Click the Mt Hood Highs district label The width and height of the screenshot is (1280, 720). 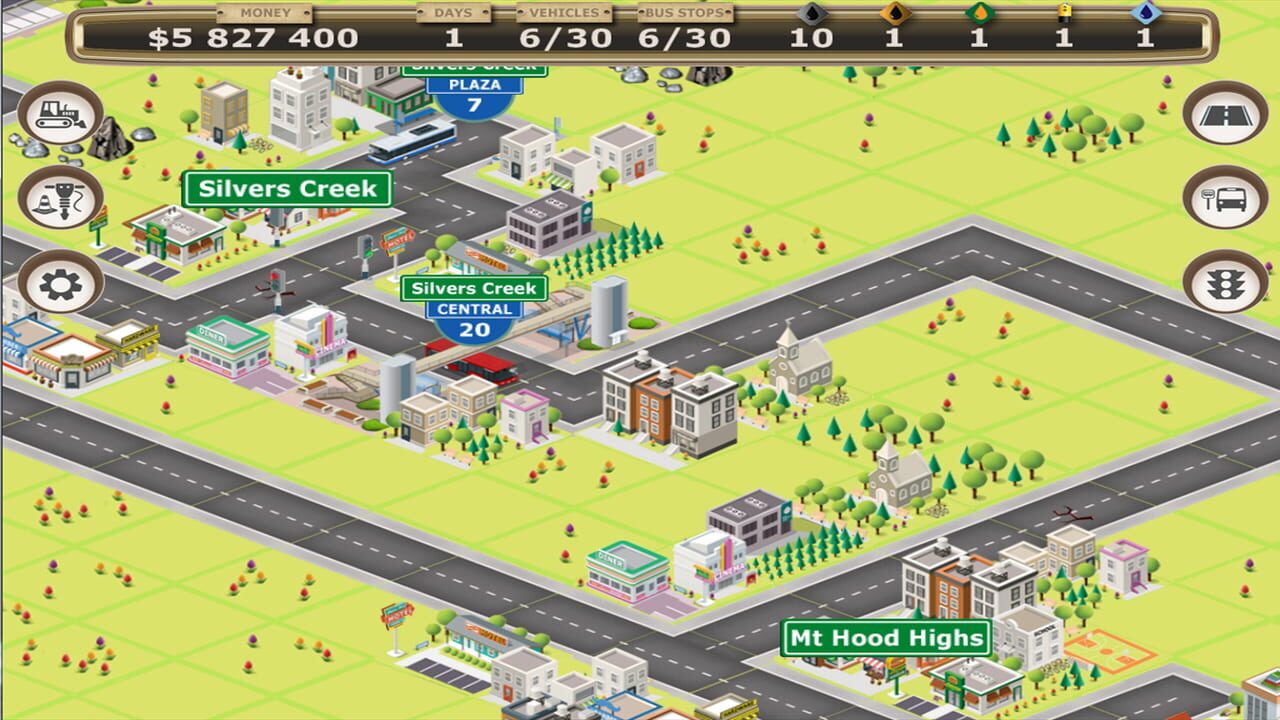[884, 635]
